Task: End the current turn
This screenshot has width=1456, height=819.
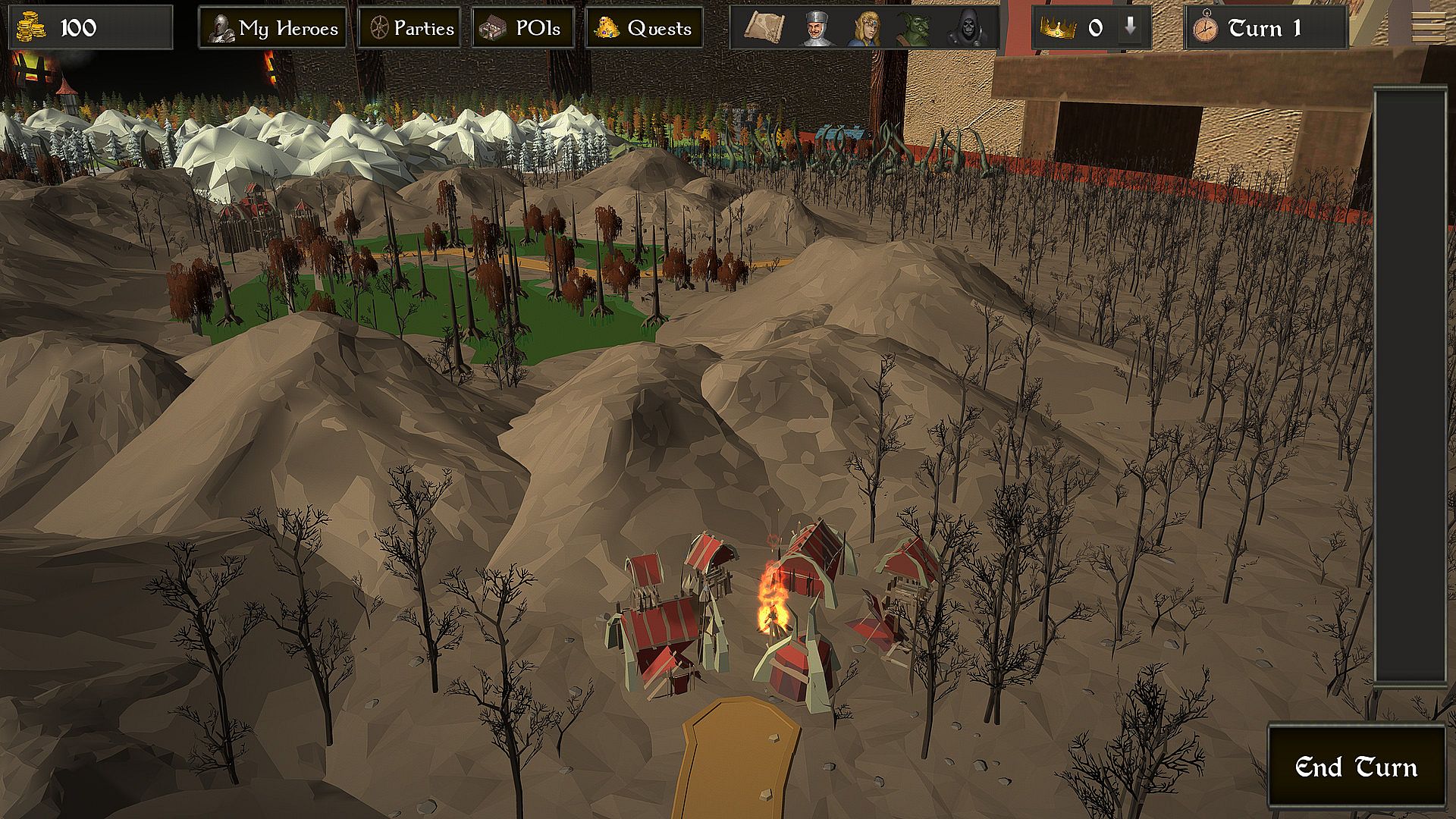Action: coord(1356,767)
